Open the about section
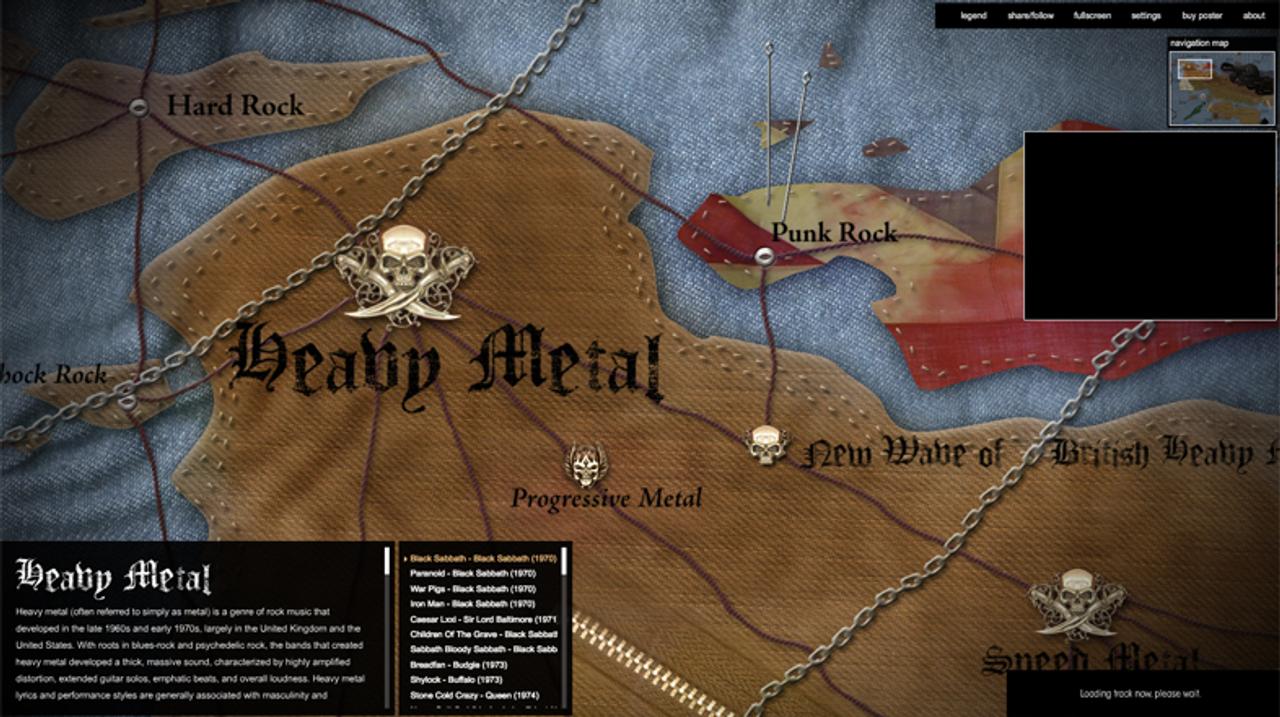This screenshot has height=717, width=1280. pyautogui.click(x=1254, y=16)
